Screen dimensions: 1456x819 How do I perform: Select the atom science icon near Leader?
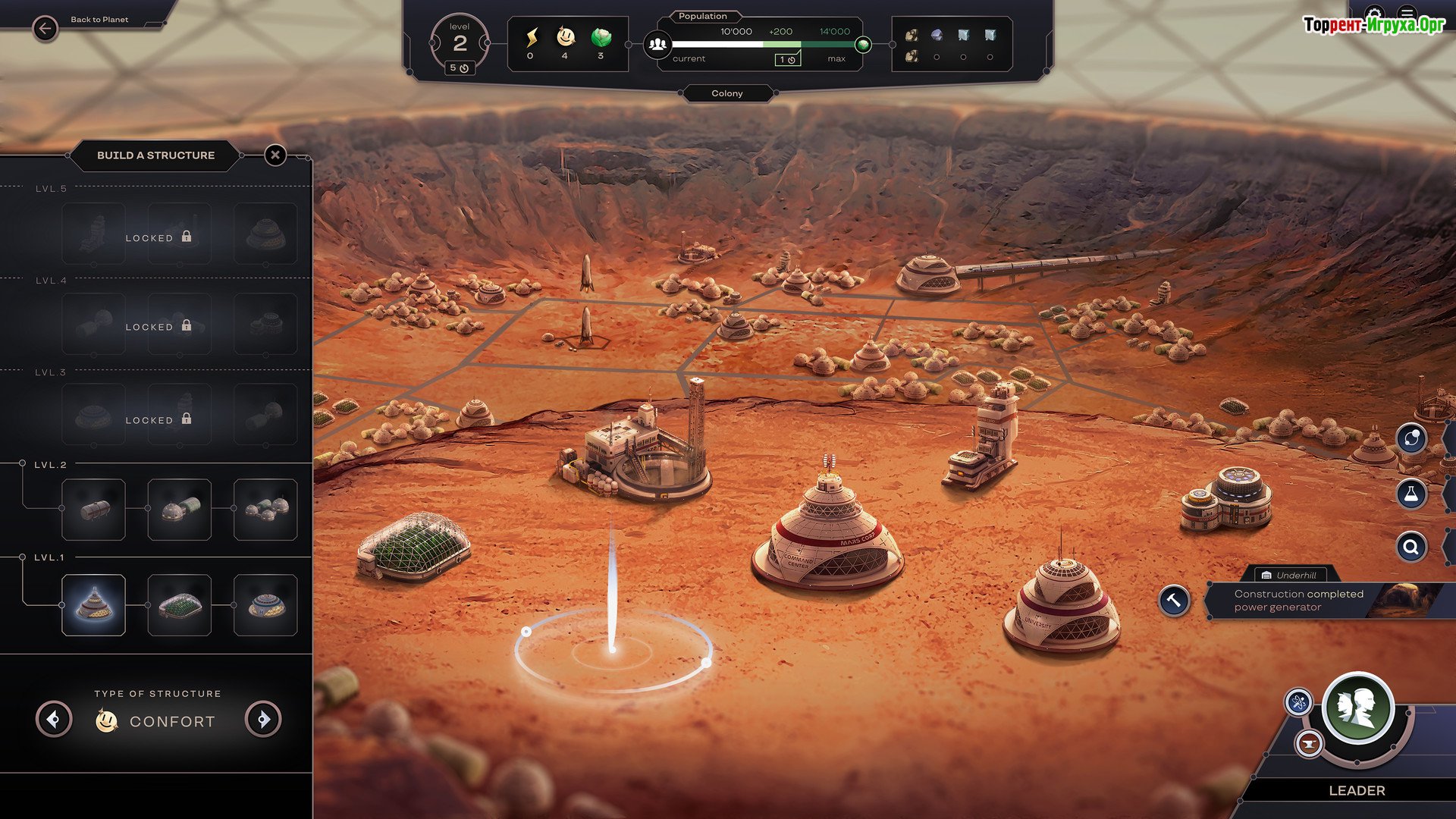coord(1298,702)
